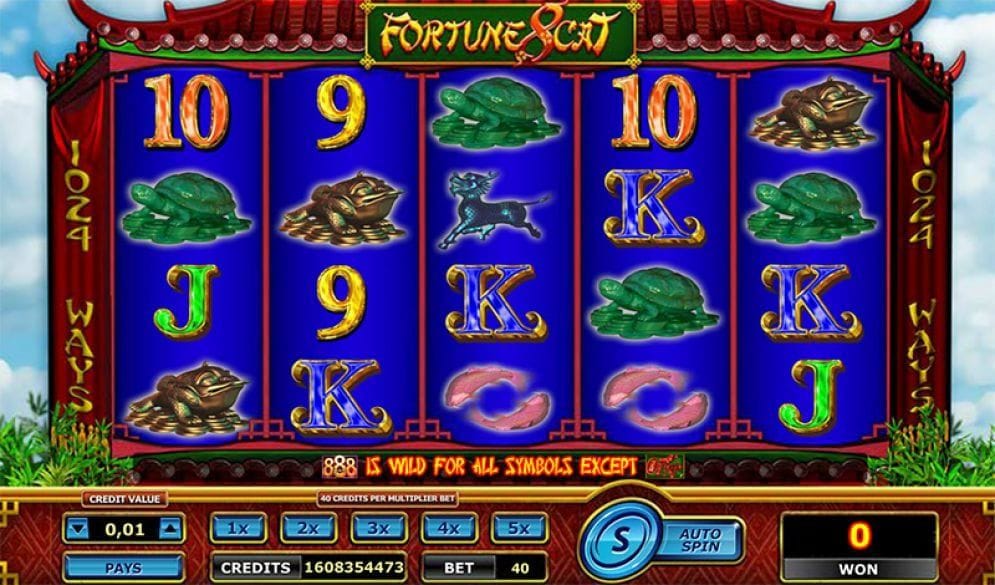Select the 2x bet multiplier
This screenshot has width=995, height=585.
click(x=307, y=528)
